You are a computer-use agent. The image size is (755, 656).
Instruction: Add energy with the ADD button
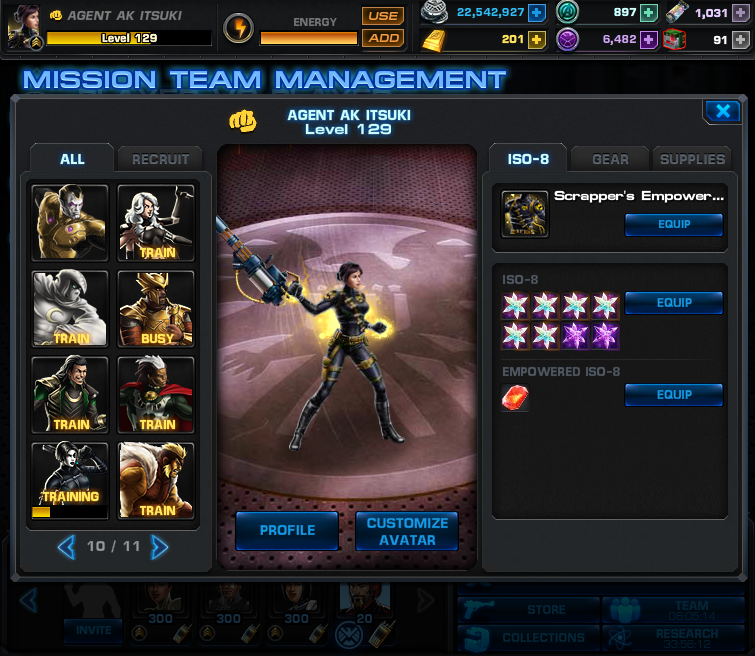(x=382, y=38)
